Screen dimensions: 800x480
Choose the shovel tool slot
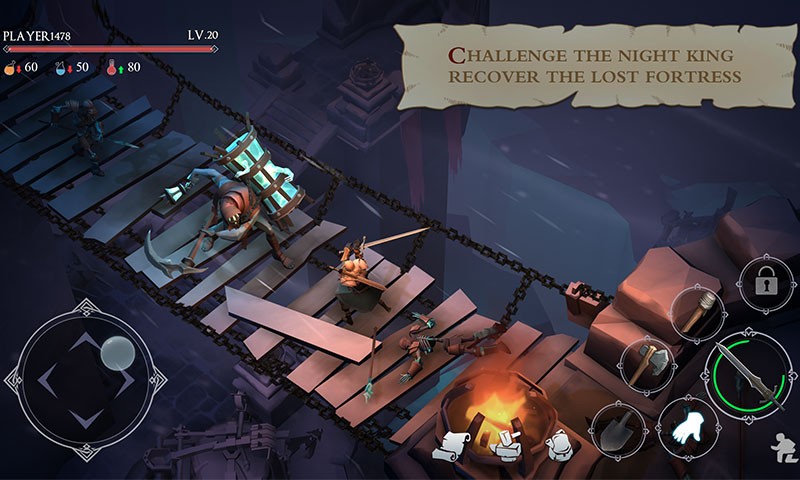coord(616,429)
